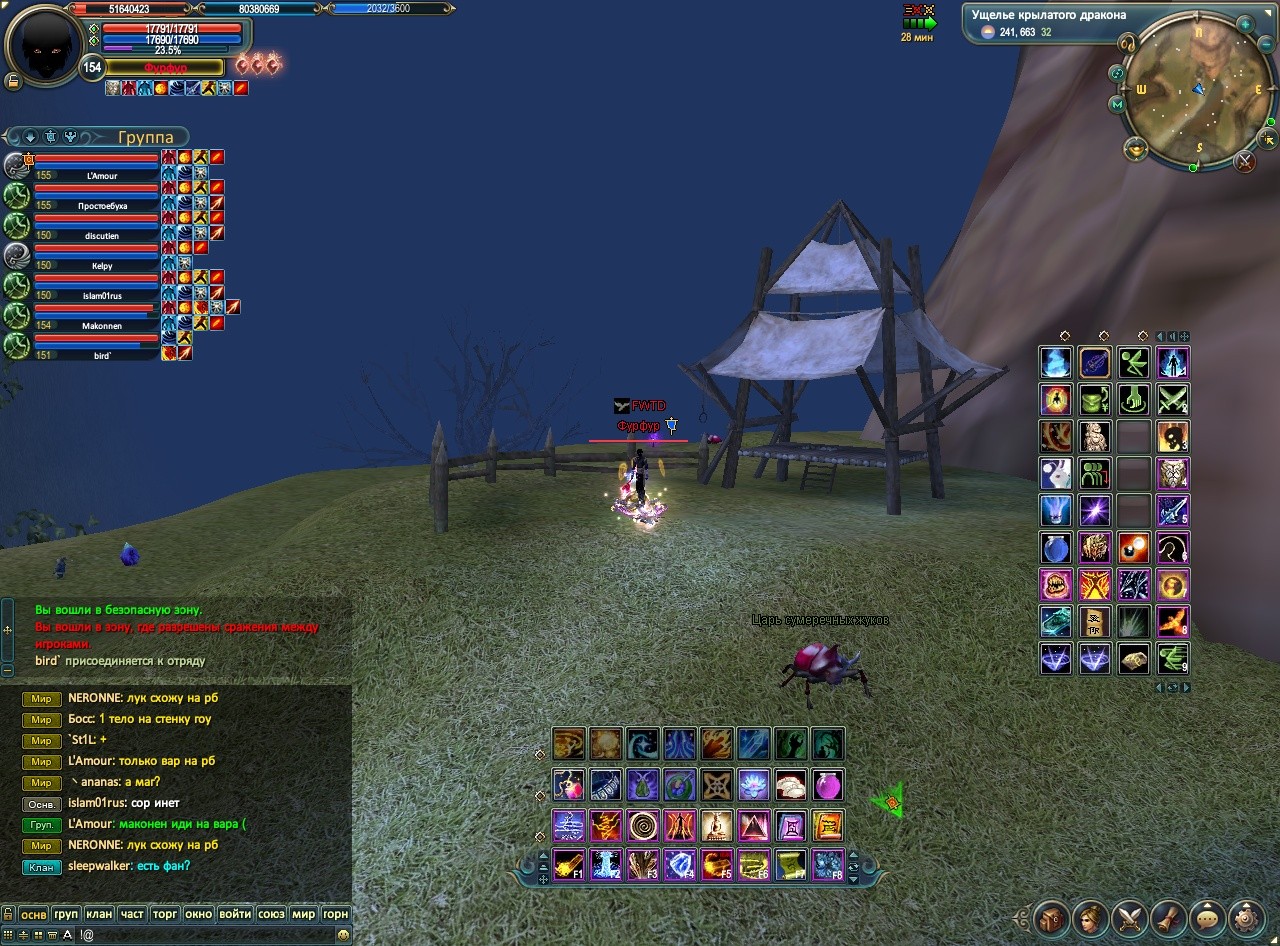Activate the F4 ice shield skill
This screenshot has width=1280, height=946.
click(x=680, y=864)
